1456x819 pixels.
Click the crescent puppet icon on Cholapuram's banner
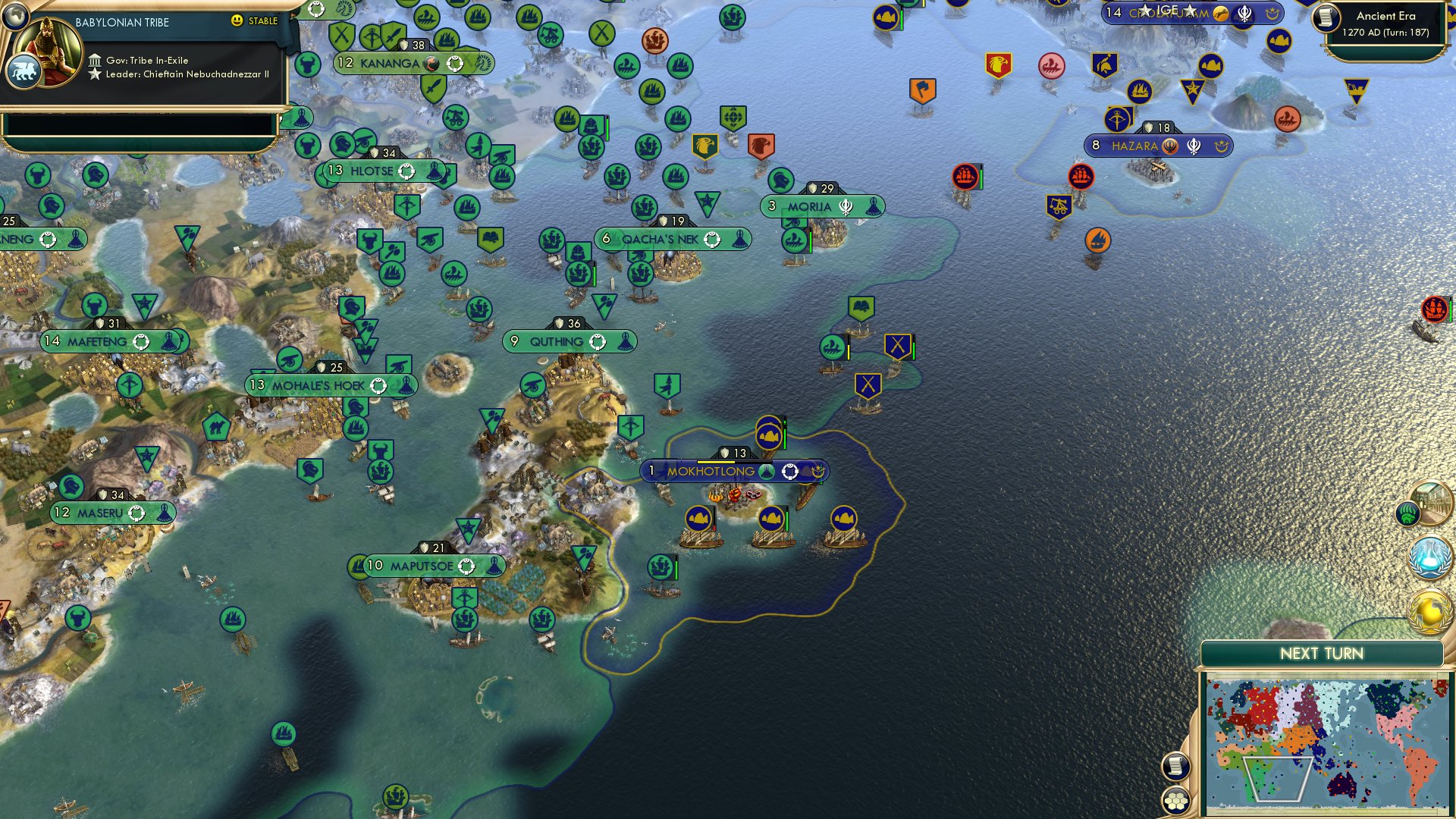point(1273,14)
